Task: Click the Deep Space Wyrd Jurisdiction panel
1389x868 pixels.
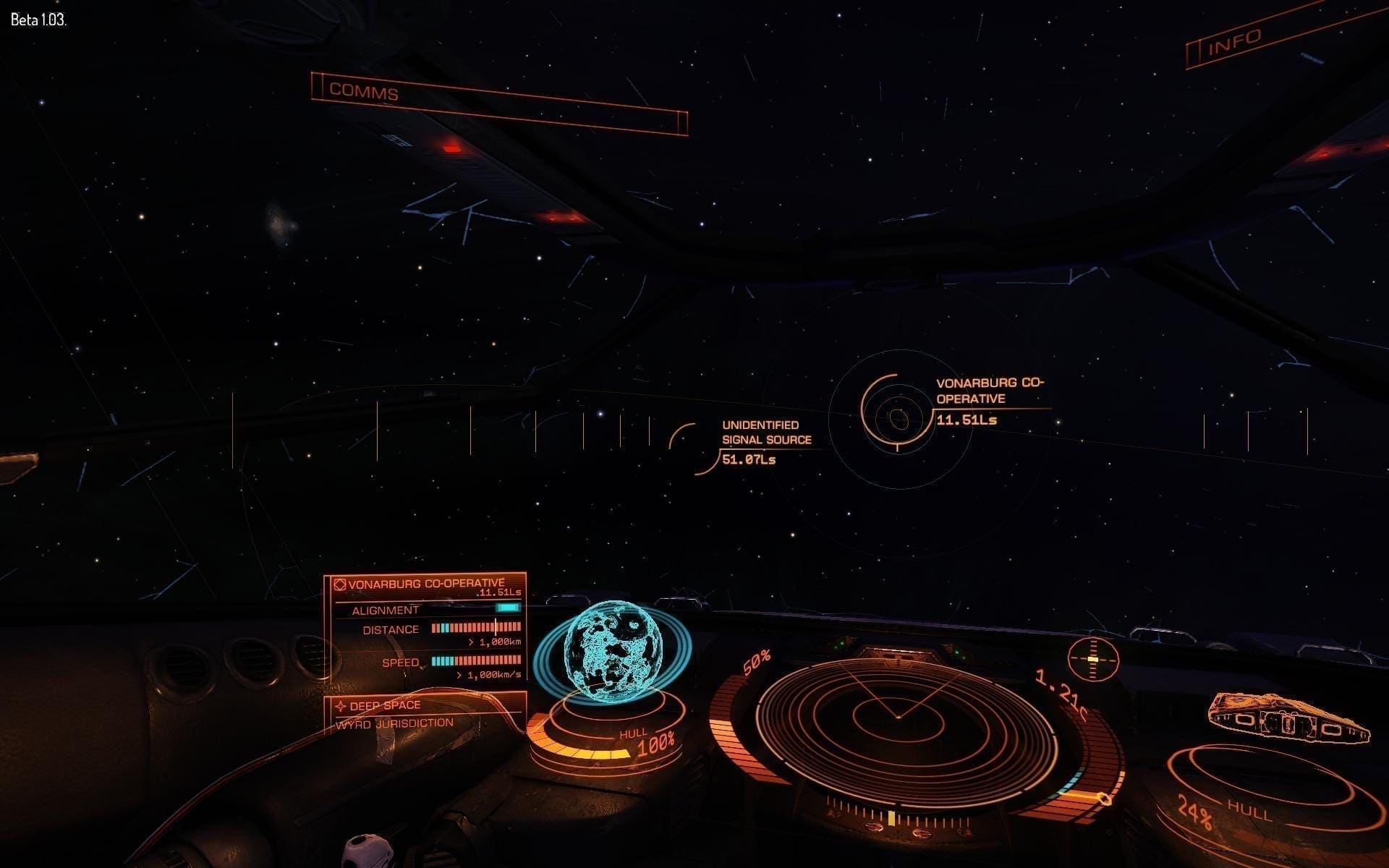Action: point(425,713)
